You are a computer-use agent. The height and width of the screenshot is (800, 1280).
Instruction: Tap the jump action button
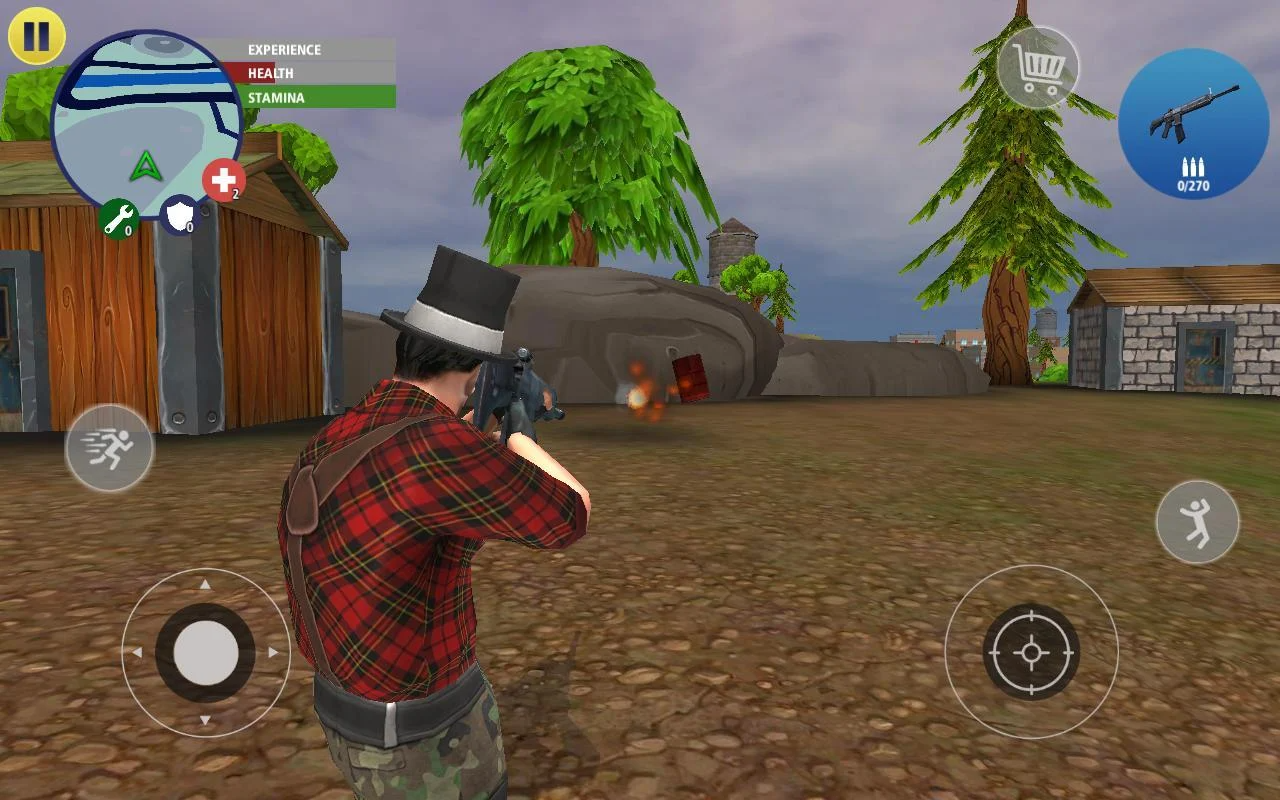(1197, 522)
